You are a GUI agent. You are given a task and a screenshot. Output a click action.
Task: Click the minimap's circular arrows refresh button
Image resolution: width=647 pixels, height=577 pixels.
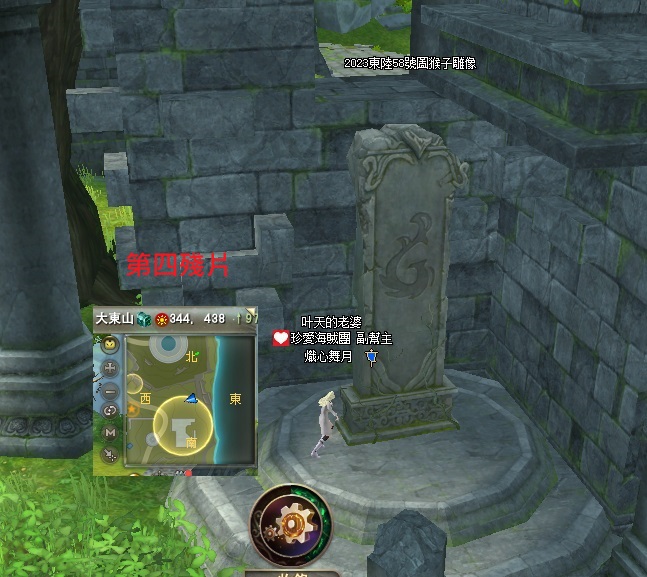110,410
